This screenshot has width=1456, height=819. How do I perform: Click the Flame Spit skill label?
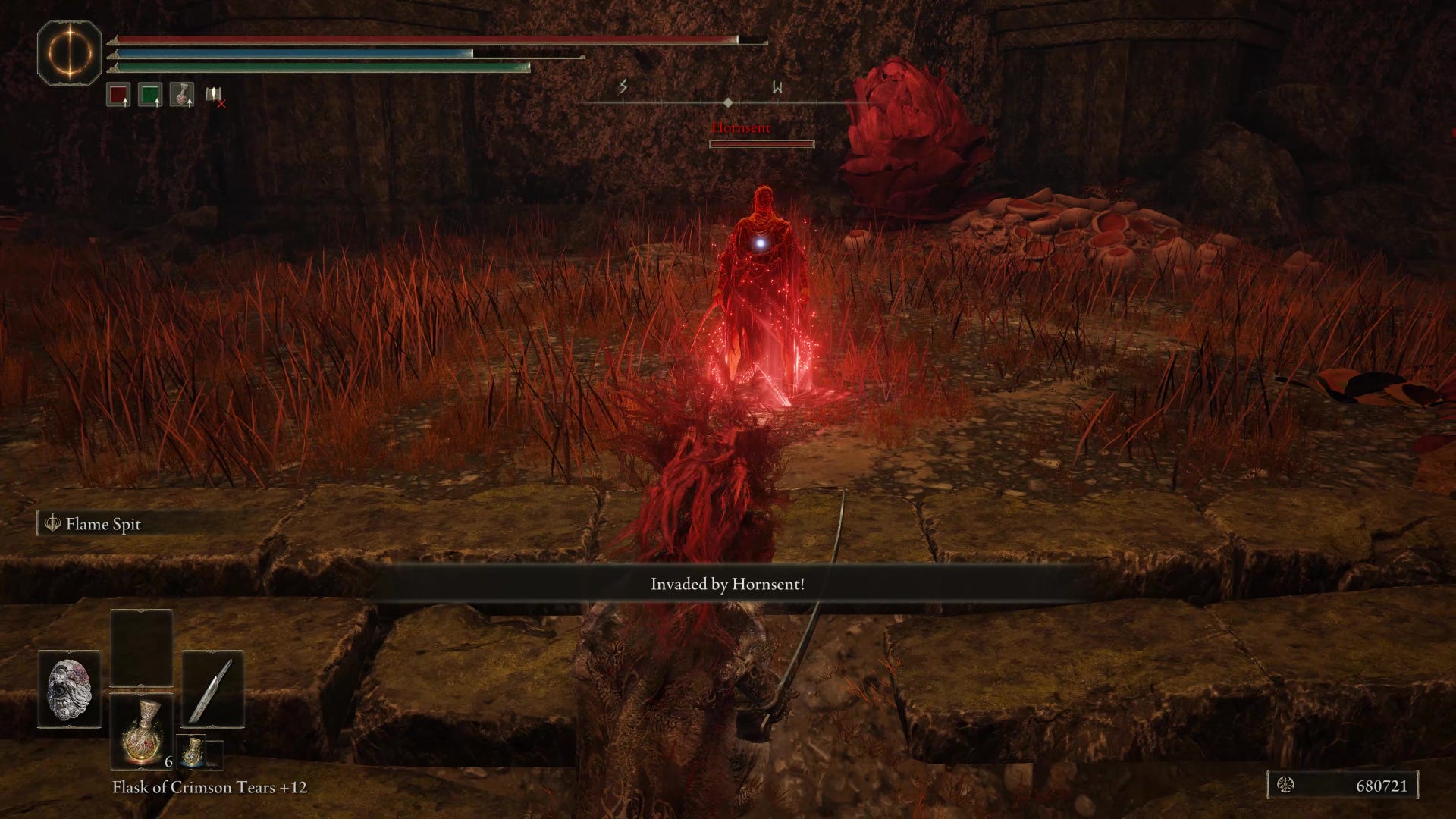point(102,524)
